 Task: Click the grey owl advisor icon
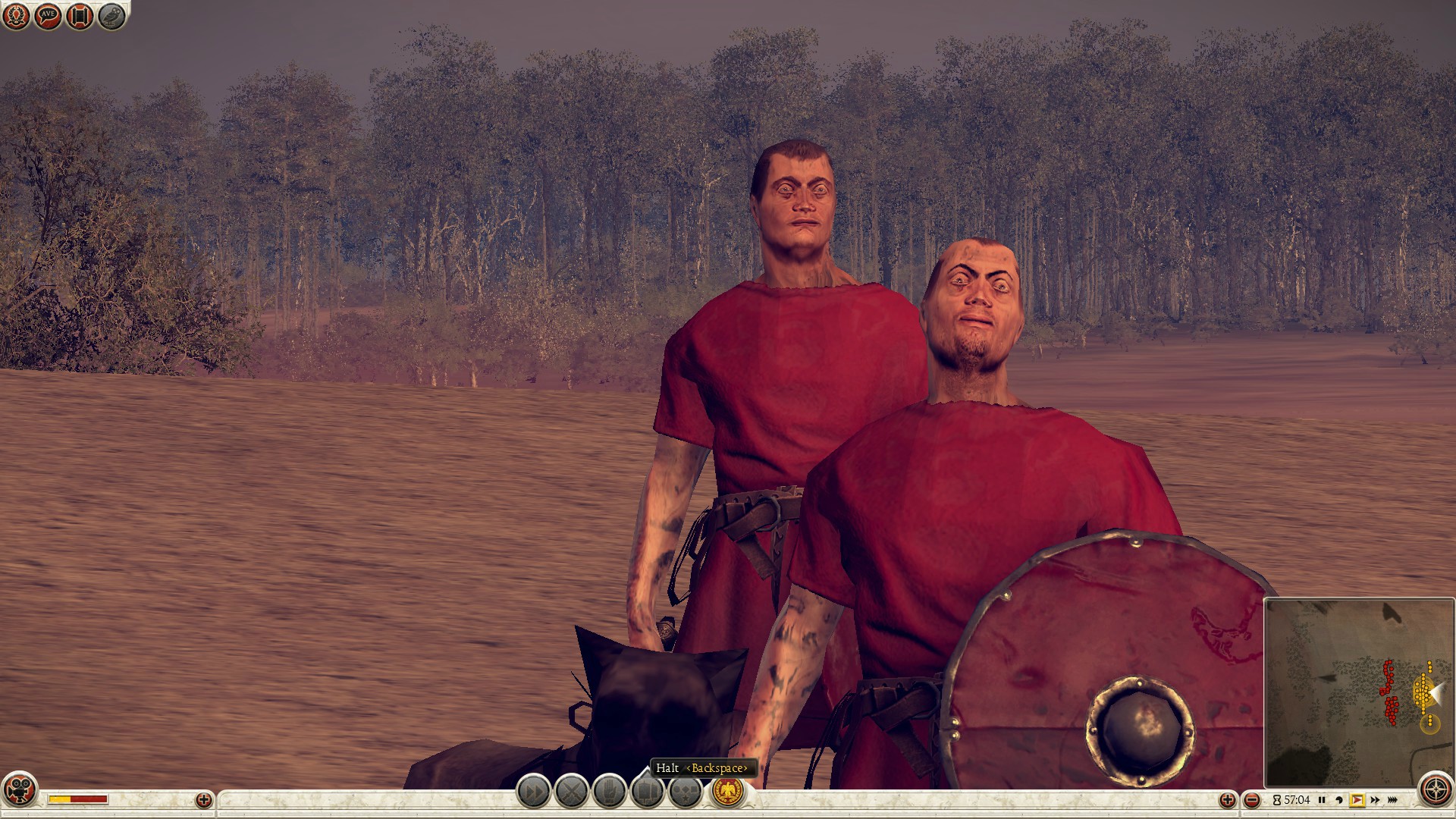(x=111, y=16)
